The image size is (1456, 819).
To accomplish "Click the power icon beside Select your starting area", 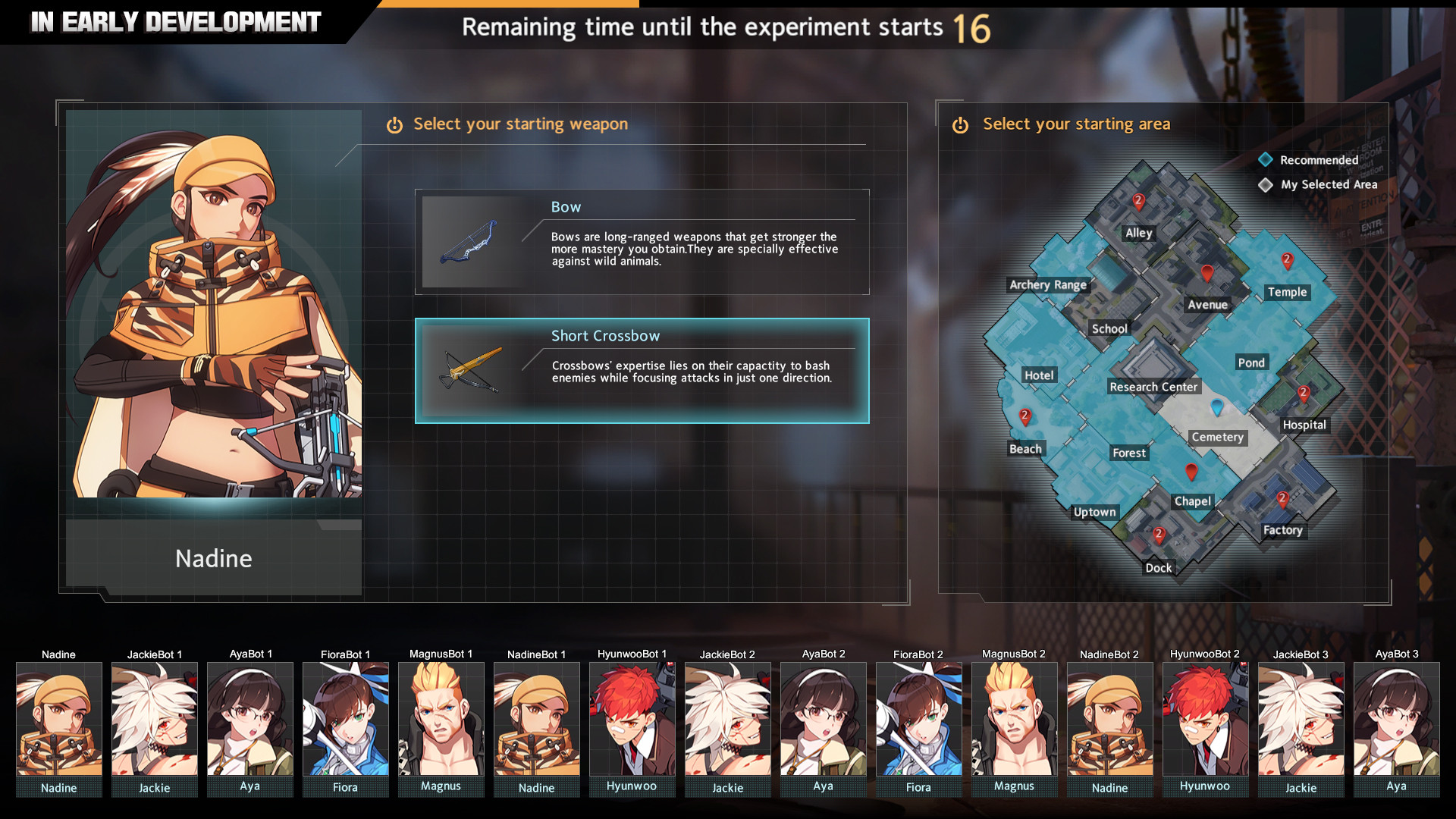I will (962, 124).
